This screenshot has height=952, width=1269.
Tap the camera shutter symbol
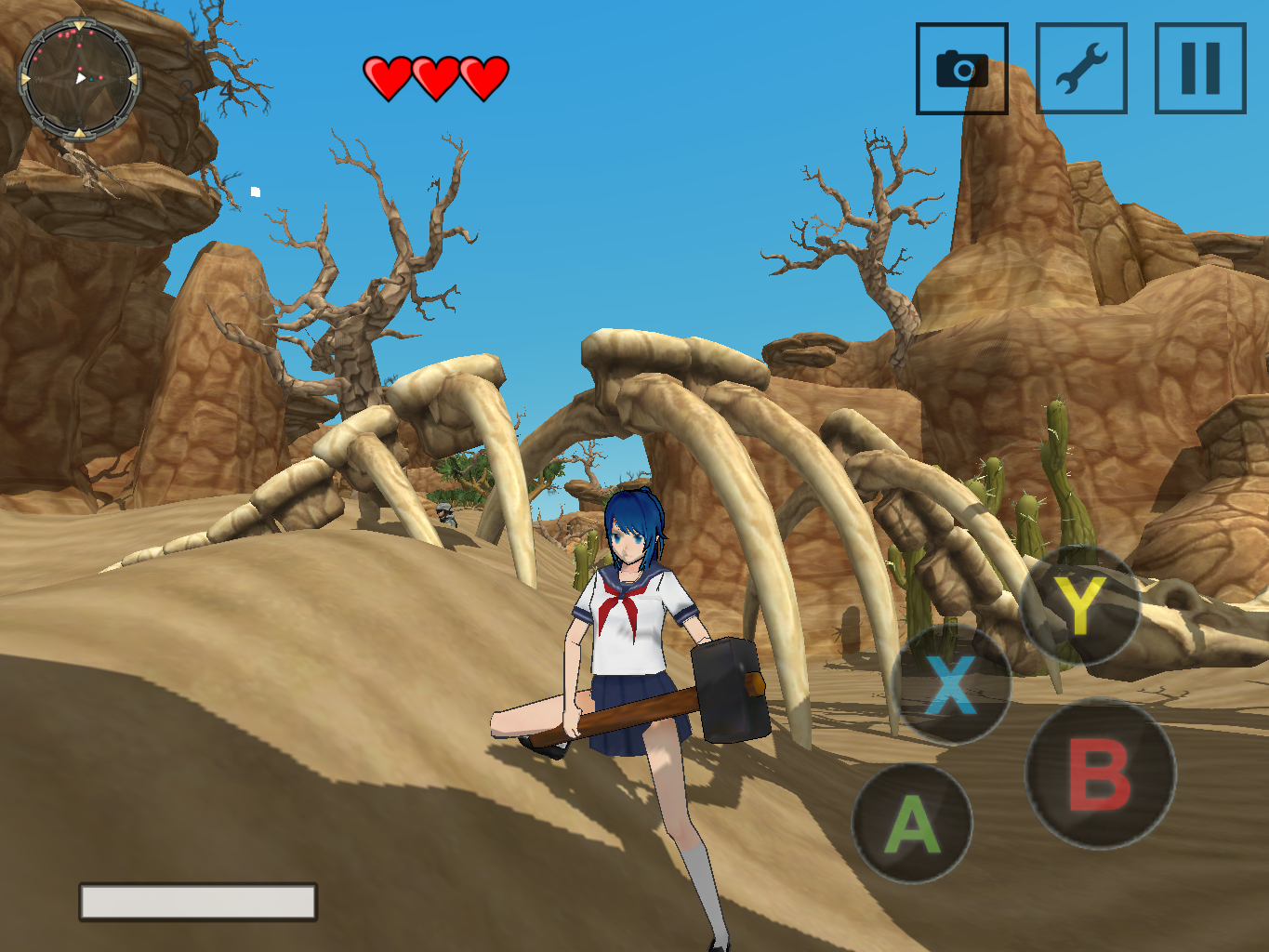[x=961, y=69]
